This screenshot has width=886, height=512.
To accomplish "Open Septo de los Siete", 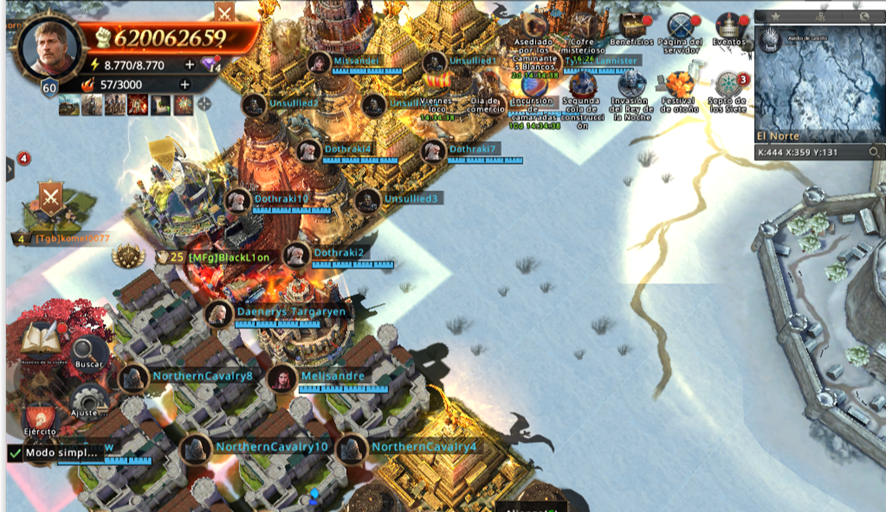I will pyautogui.click(x=729, y=85).
